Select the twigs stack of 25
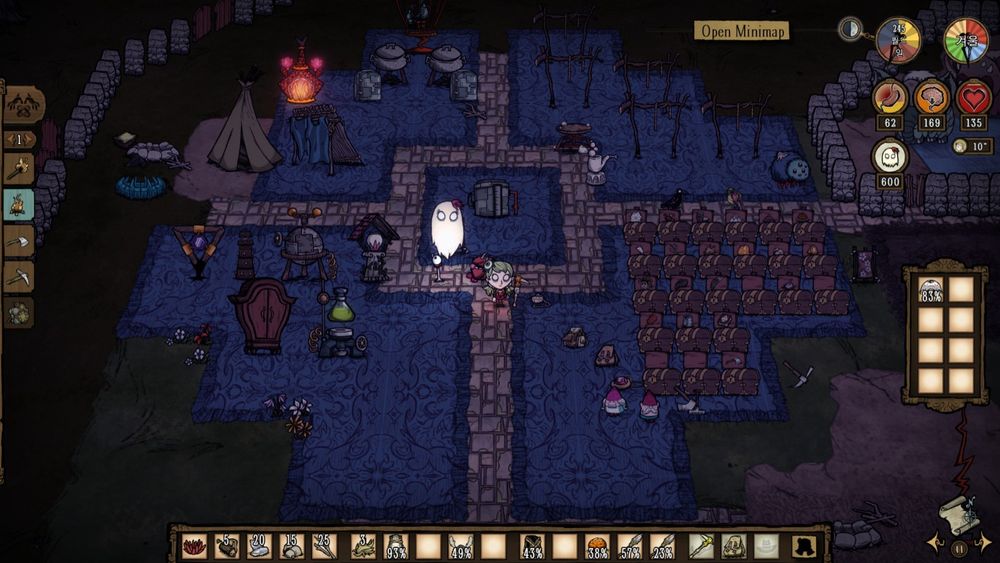1000x563 pixels. pyautogui.click(x=326, y=546)
